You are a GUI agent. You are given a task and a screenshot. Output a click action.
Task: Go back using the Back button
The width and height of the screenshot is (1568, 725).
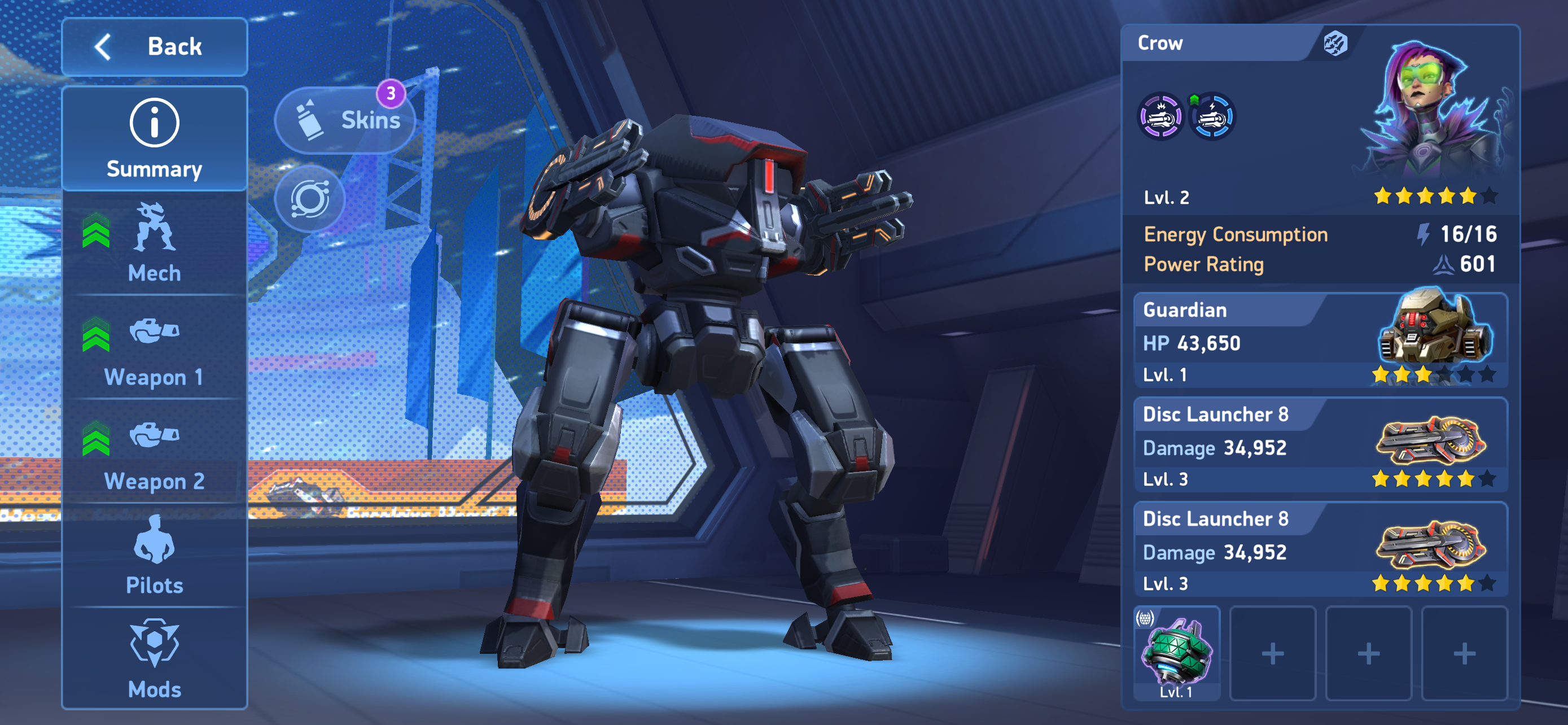tap(154, 47)
